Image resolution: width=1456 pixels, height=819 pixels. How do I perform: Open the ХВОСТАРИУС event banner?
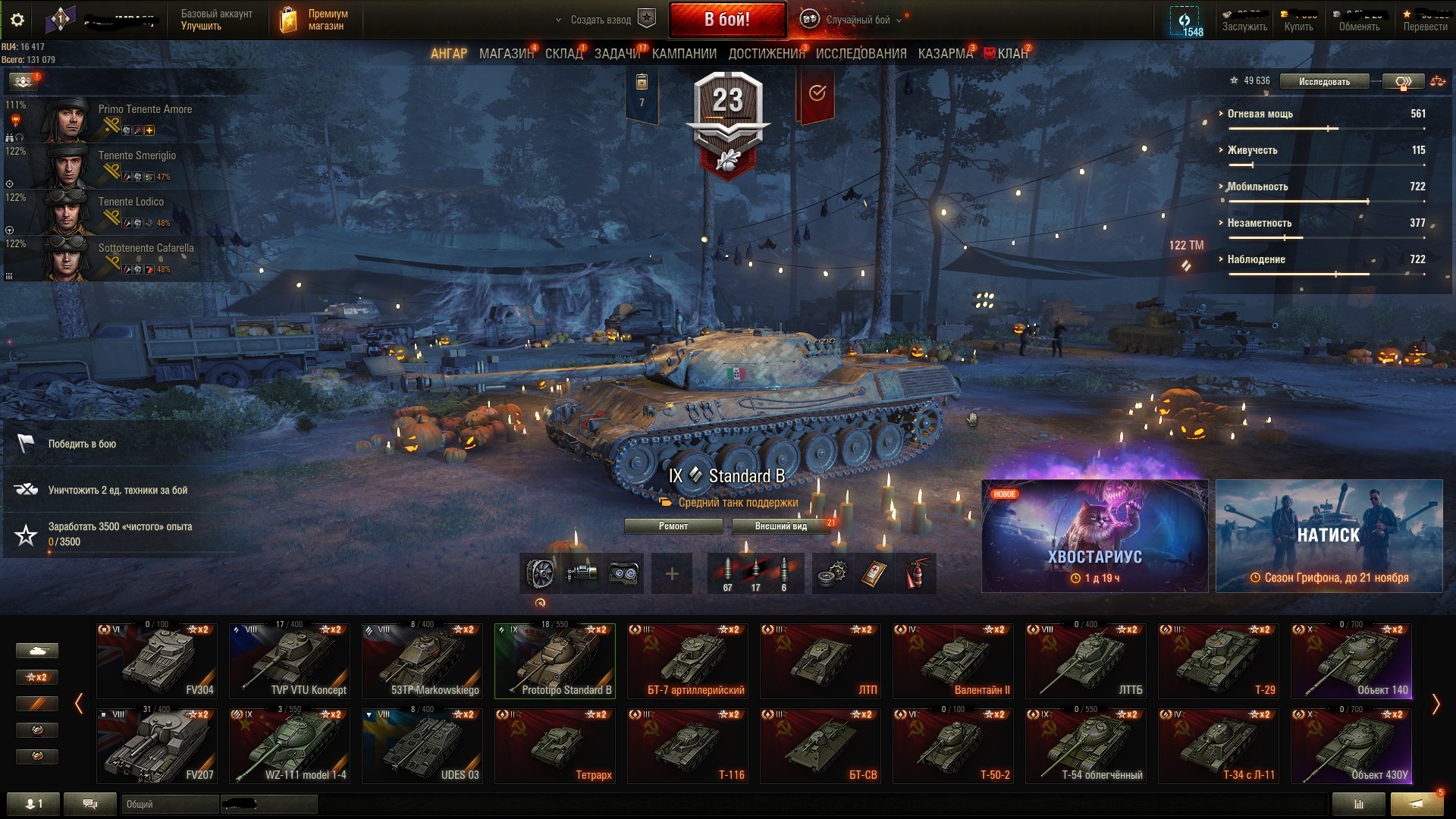pos(1094,536)
